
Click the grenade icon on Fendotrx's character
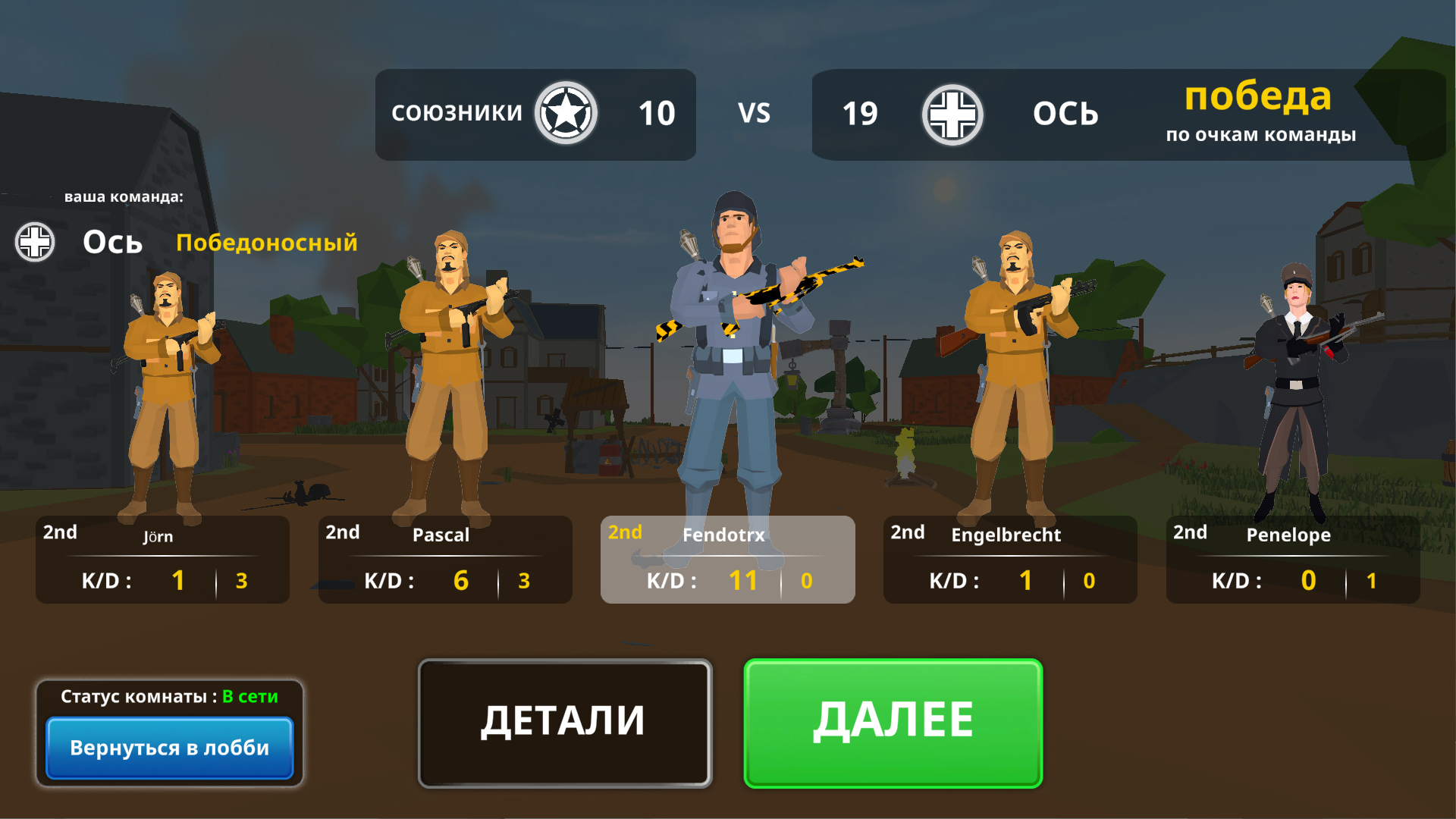[x=687, y=243]
